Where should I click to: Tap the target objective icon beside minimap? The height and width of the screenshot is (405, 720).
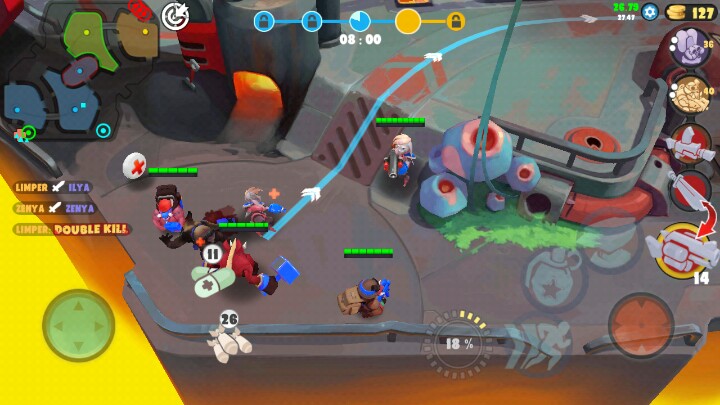coord(176,15)
